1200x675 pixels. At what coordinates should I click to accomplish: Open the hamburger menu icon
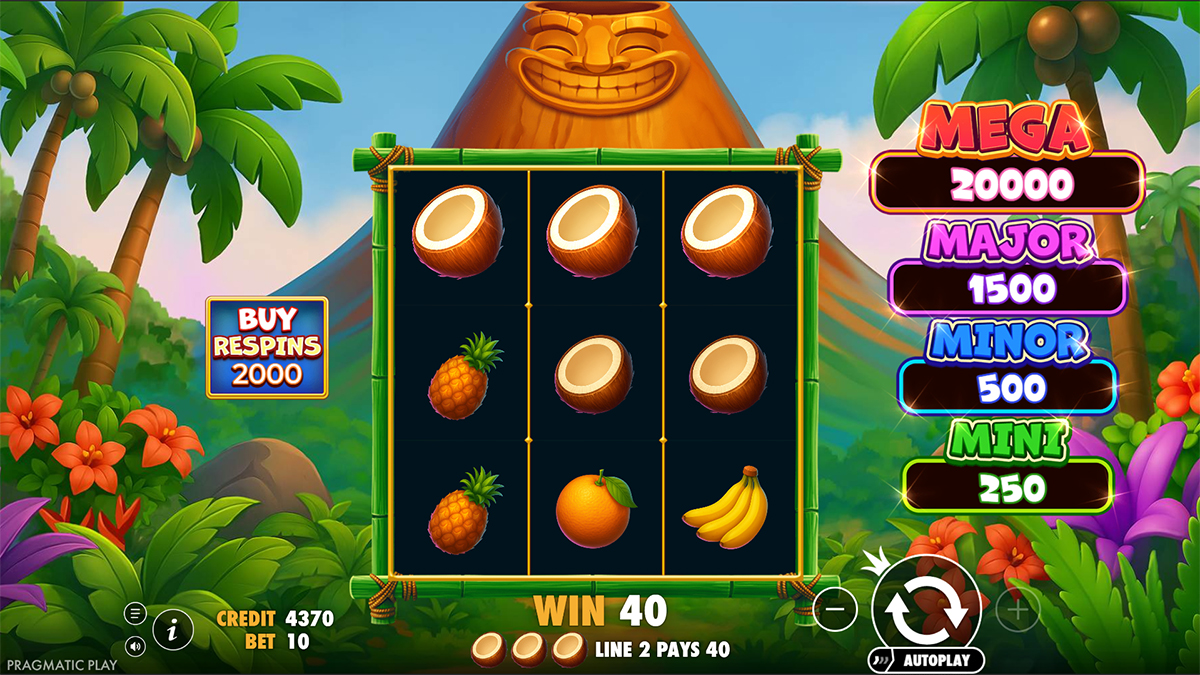click(x=135, y=613)
